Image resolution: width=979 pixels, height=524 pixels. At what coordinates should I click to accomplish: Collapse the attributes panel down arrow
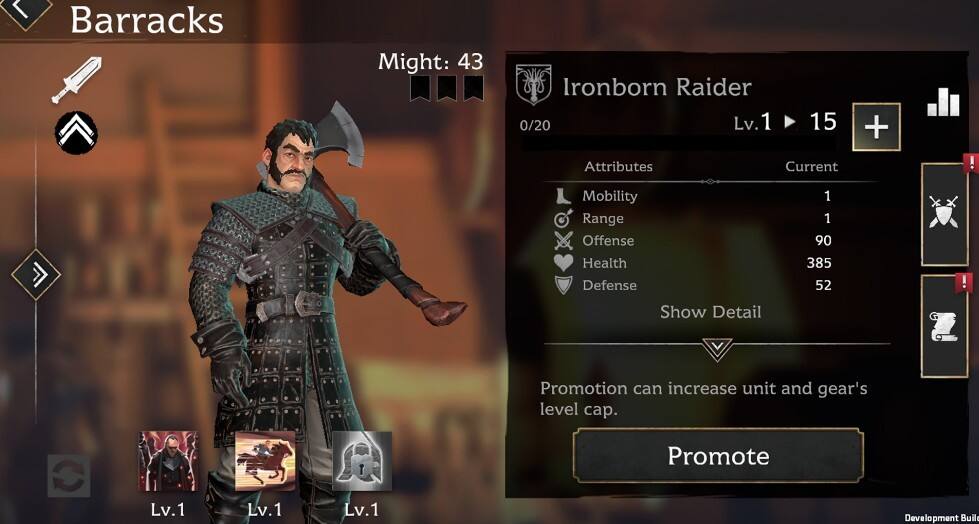pos(717,348)
